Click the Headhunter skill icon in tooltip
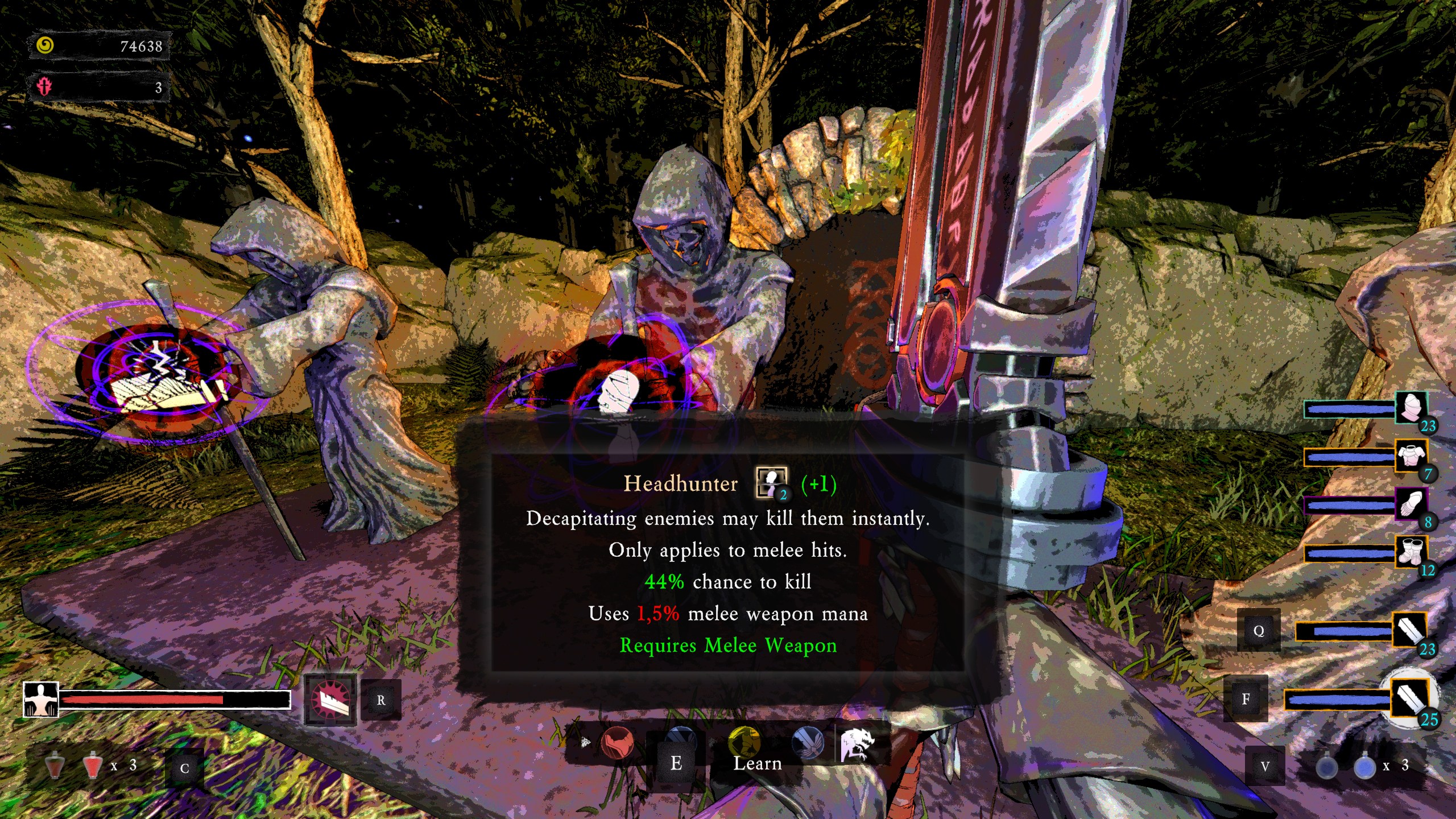The image size is (1456, 819). coord(771,483)
